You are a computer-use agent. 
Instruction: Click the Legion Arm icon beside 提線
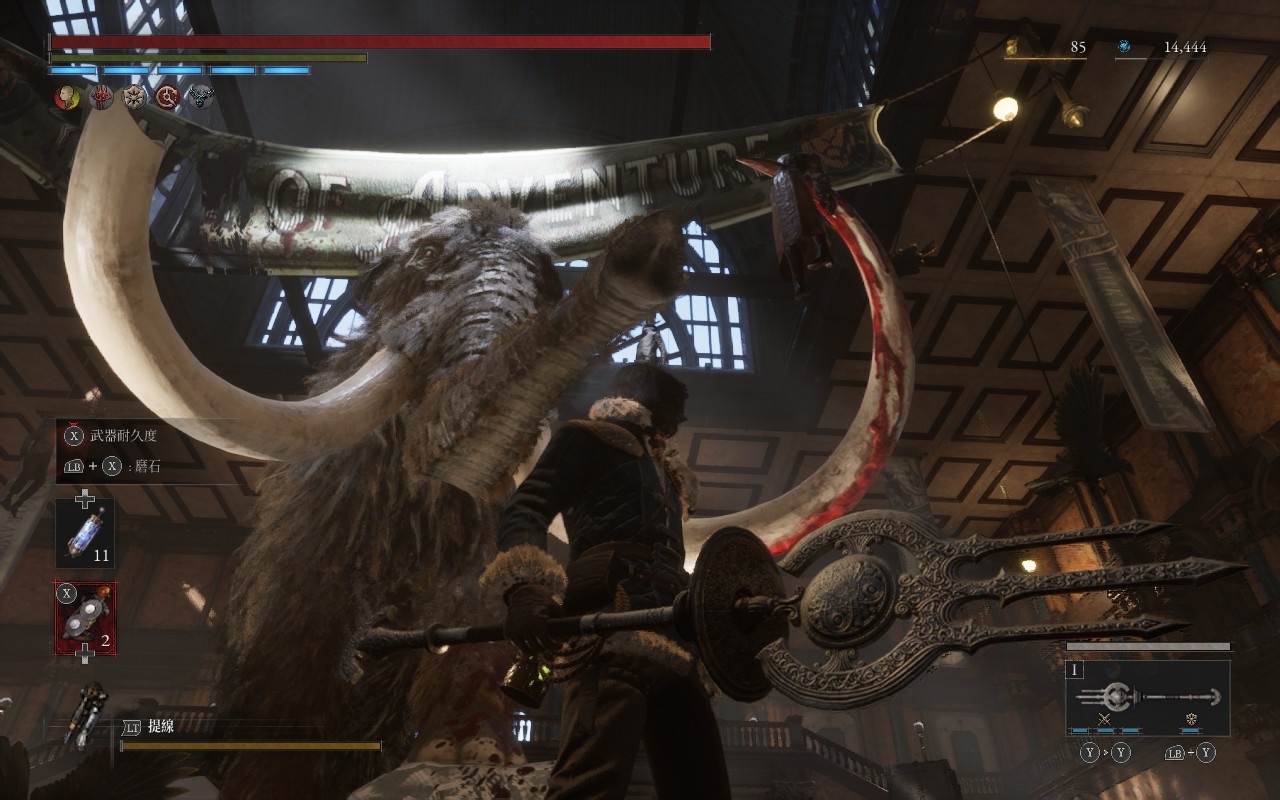[87, 712]
